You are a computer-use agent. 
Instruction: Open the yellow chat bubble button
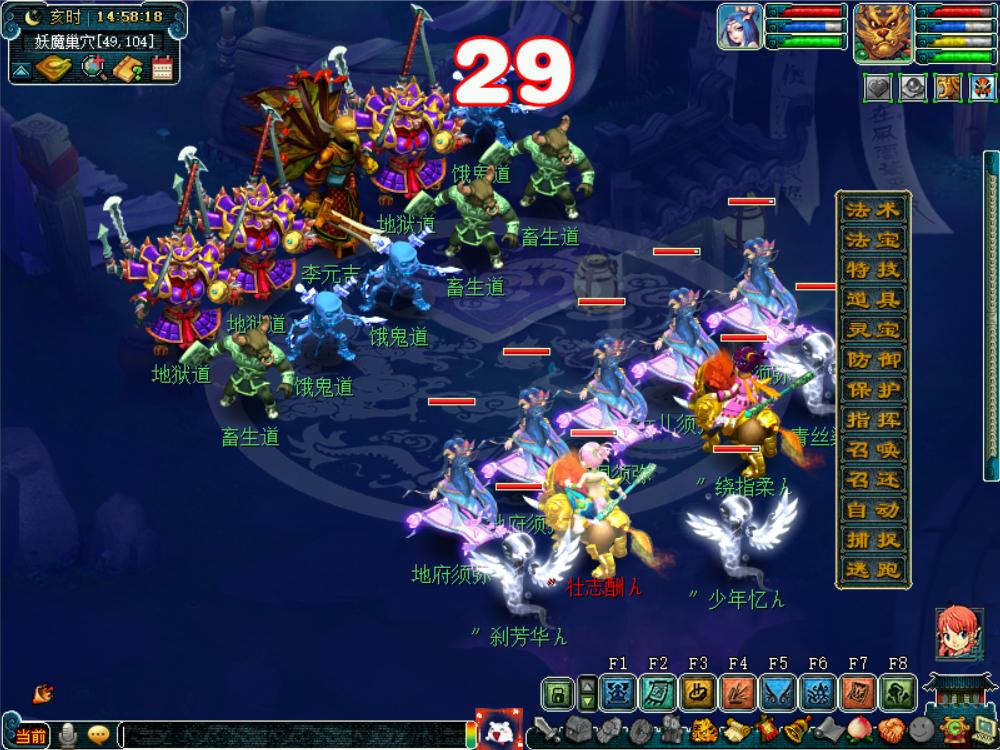(98, 735)
